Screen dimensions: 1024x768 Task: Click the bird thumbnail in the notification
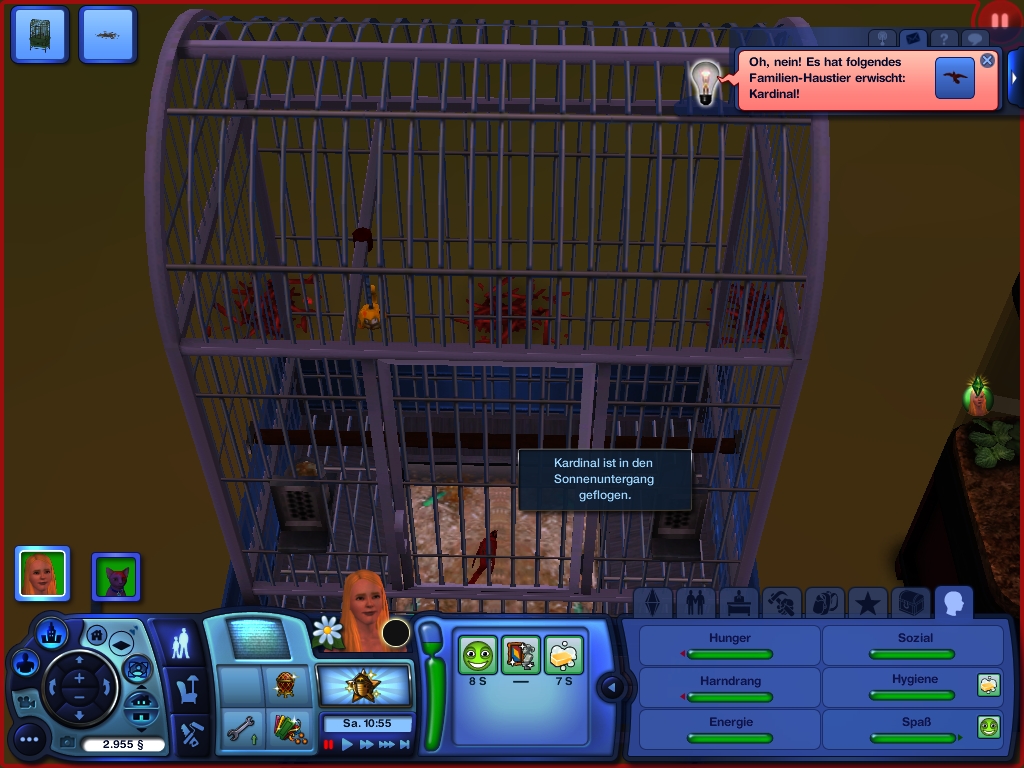(955, 78)
